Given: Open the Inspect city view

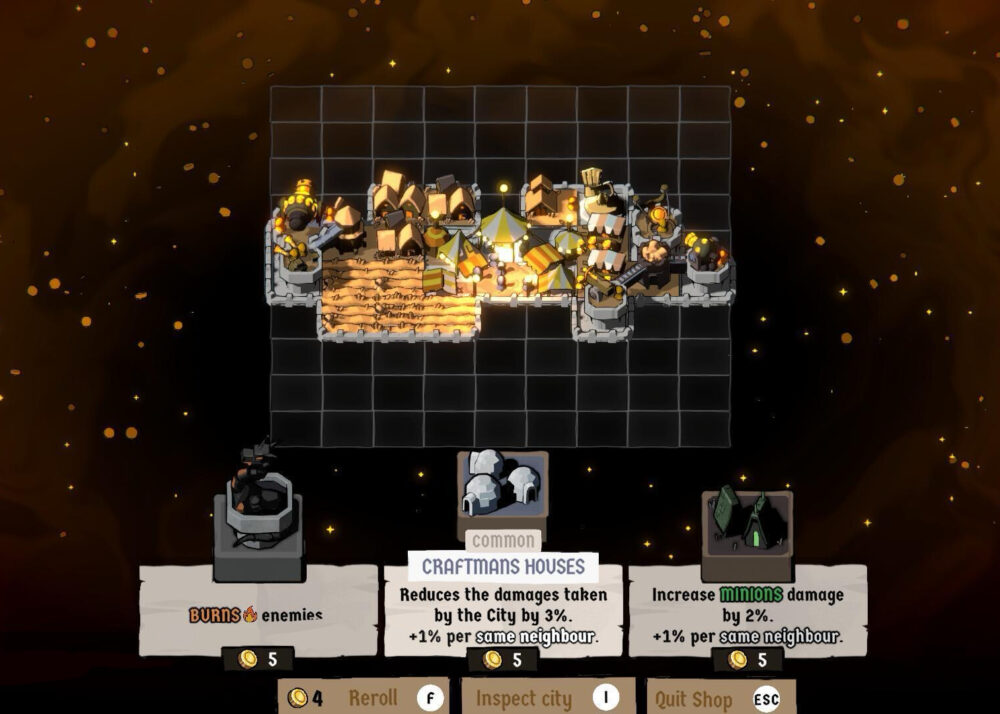Looking at the screenshot, I should tap(547, 697).
